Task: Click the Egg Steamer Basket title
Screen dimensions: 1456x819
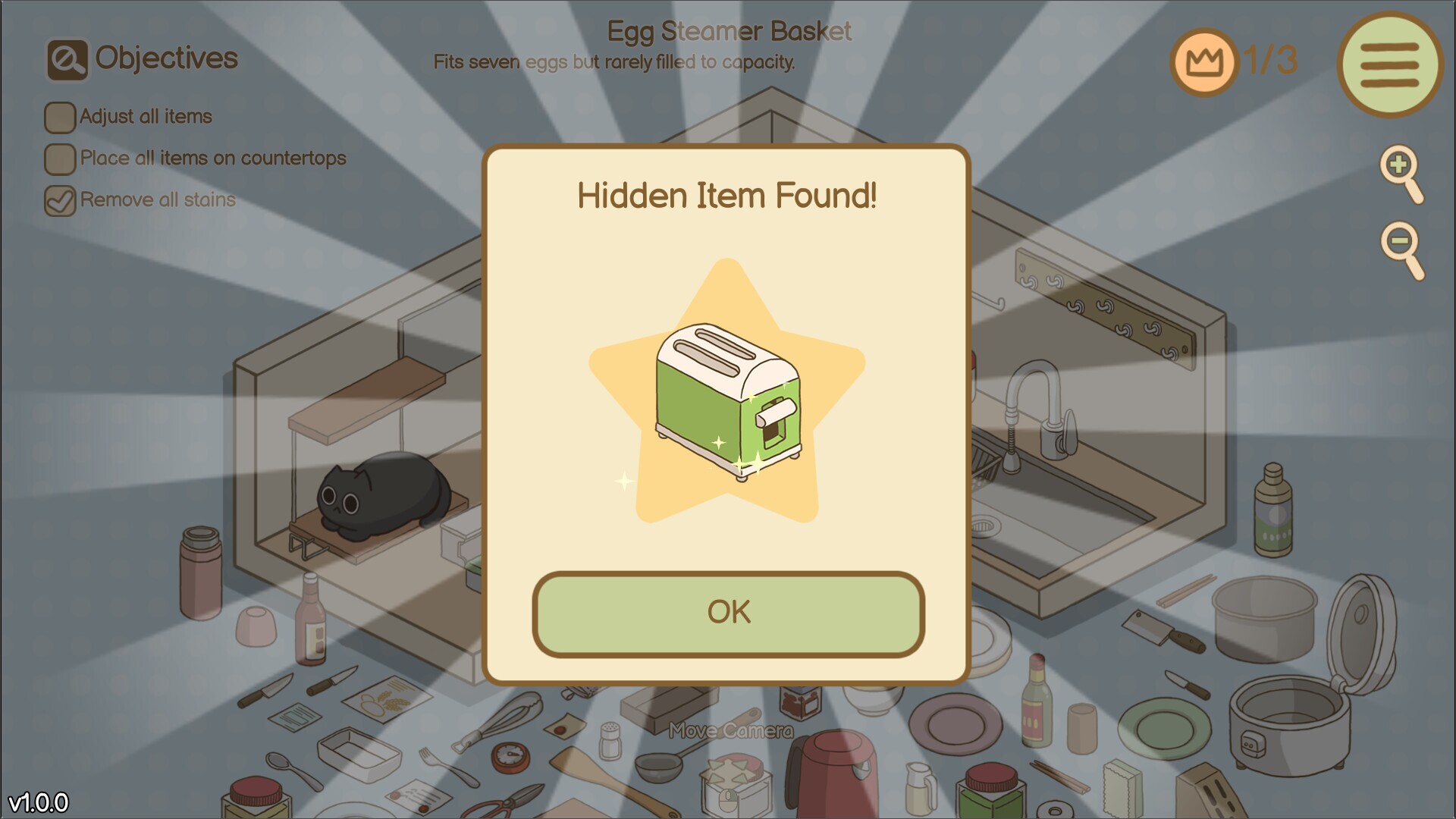Action: pos(730,32)
